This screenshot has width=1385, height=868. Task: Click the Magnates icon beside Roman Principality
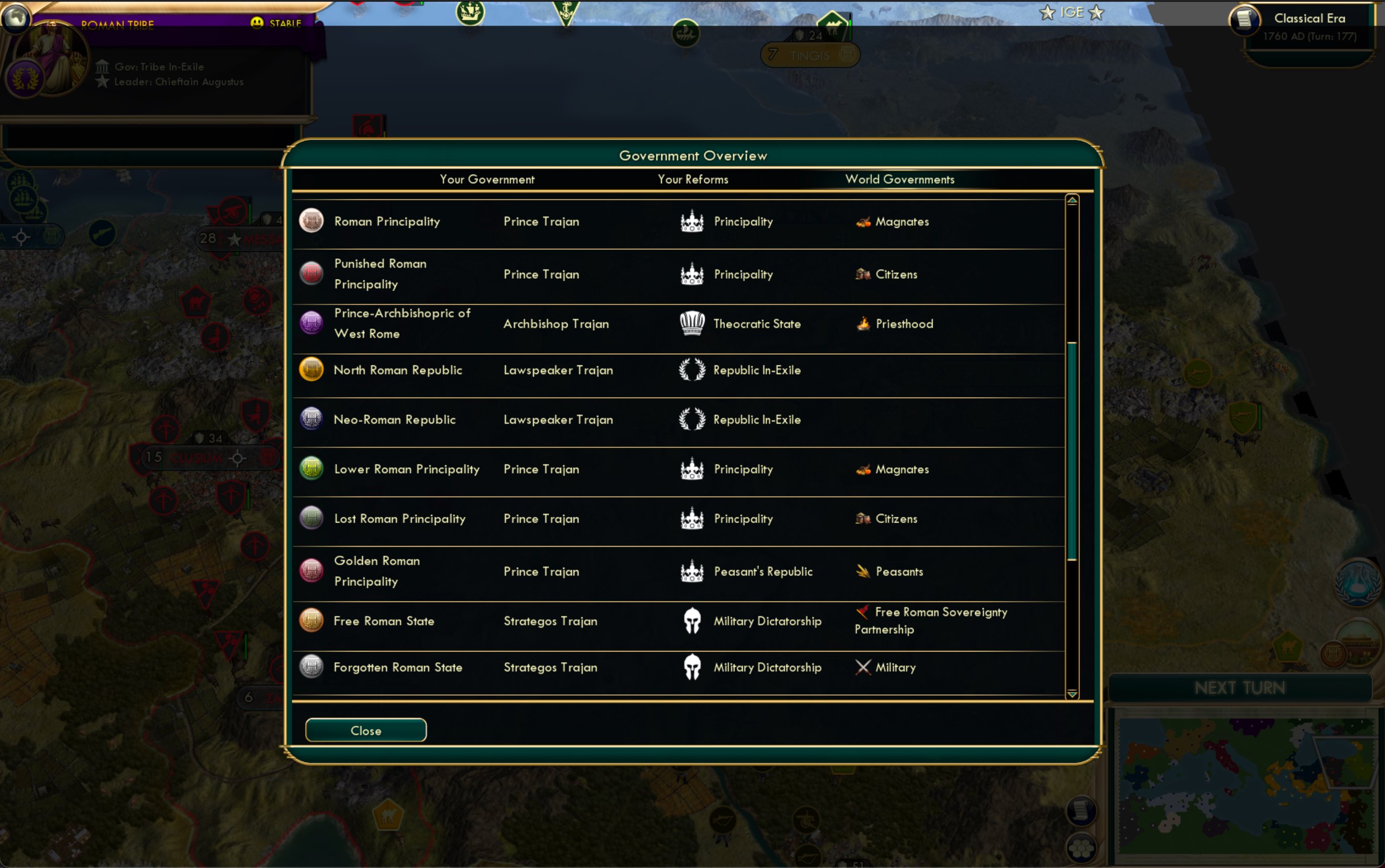[863, 222]
